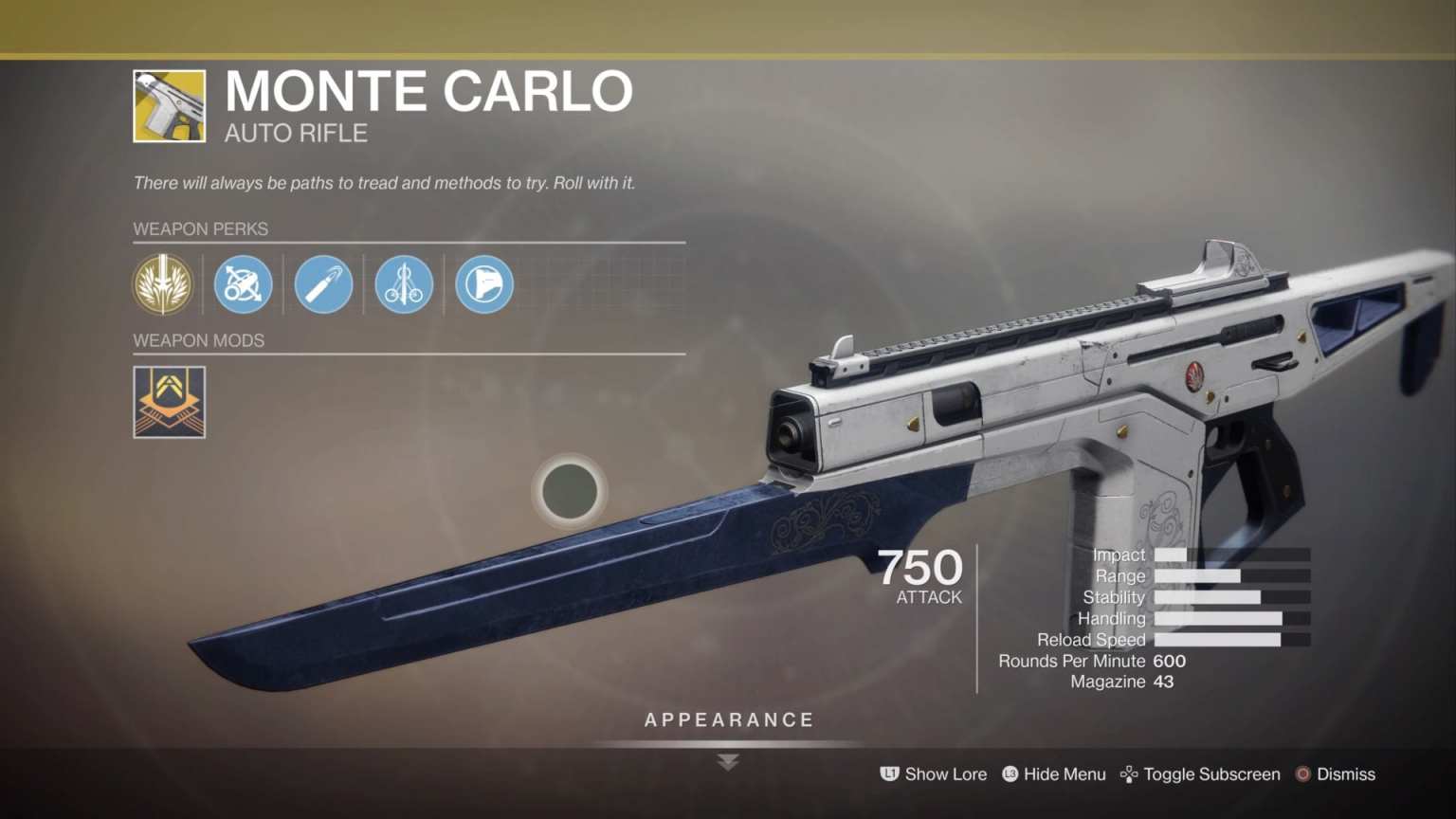View the stock perk under Weapon Perks
This screenshot has width=1456, height=819.
coord(483,284)
